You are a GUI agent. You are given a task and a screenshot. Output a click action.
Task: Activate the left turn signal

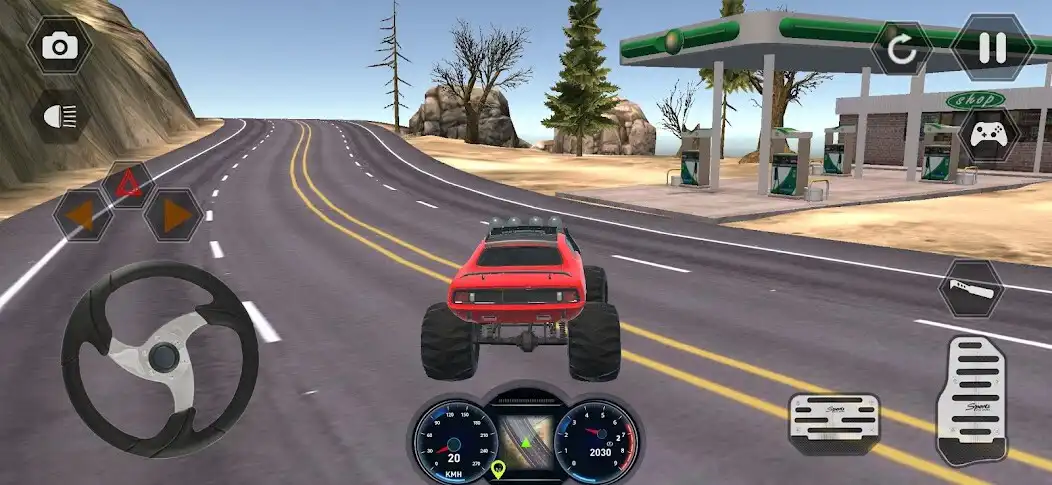point(82,215)
